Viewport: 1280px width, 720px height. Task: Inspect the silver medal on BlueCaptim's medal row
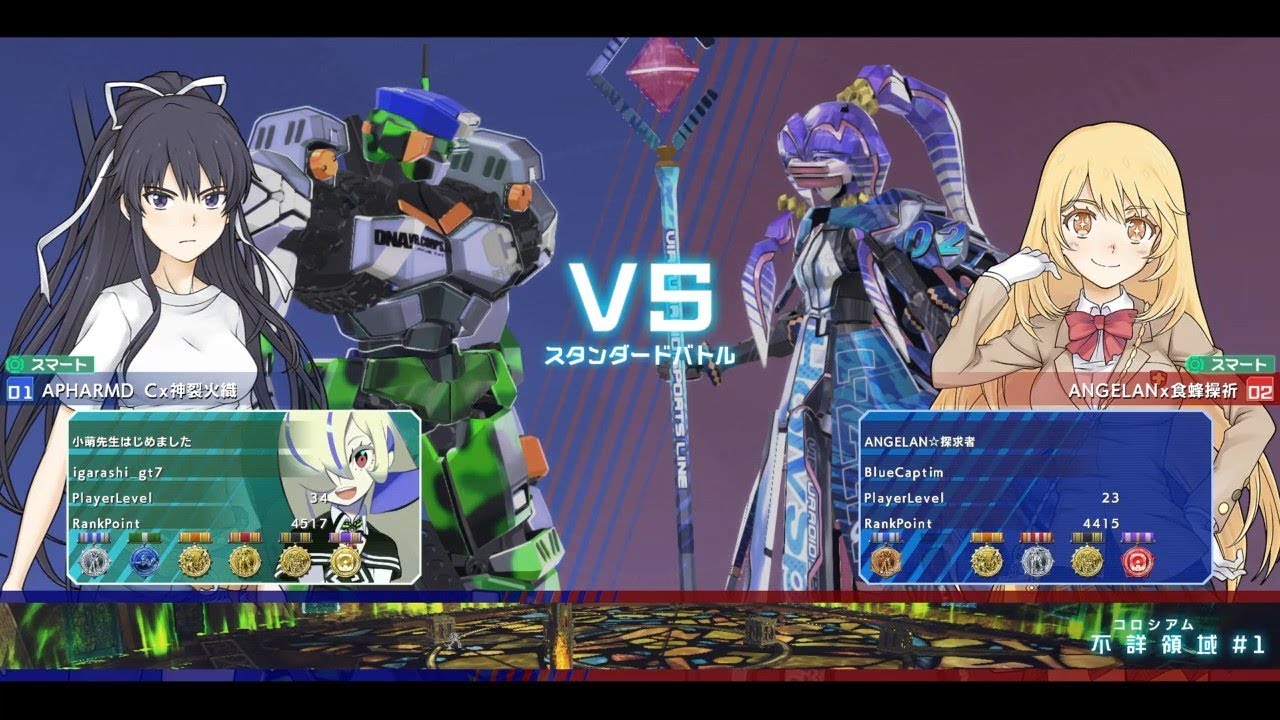pyautogui.click(x=1038, y=561)
